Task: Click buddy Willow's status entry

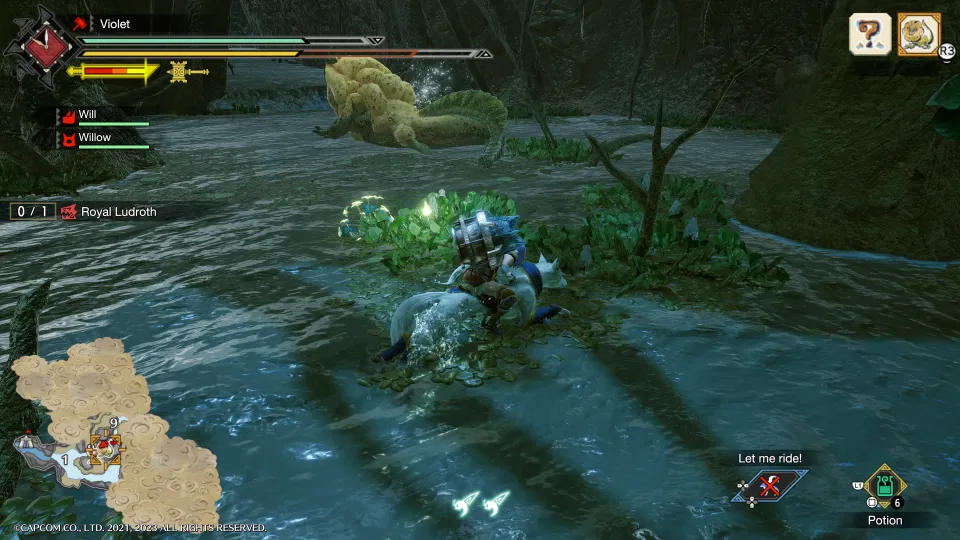Action: (x=105, y=139)
